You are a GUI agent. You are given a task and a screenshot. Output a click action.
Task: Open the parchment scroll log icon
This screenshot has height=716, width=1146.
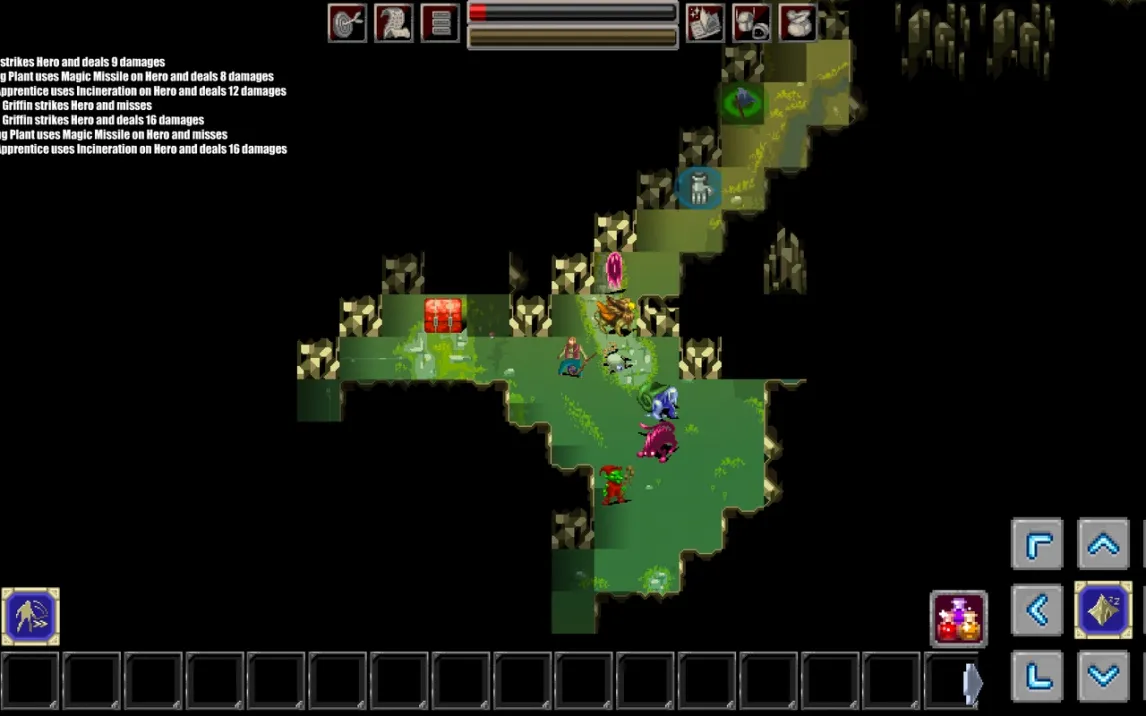coord(394,22)
